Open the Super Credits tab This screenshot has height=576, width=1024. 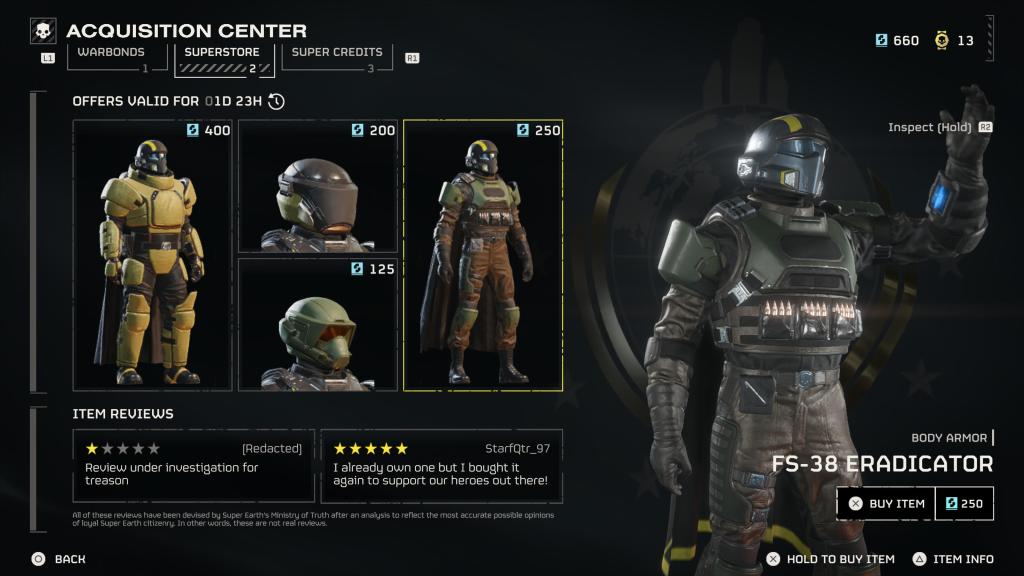click(337, 57)
